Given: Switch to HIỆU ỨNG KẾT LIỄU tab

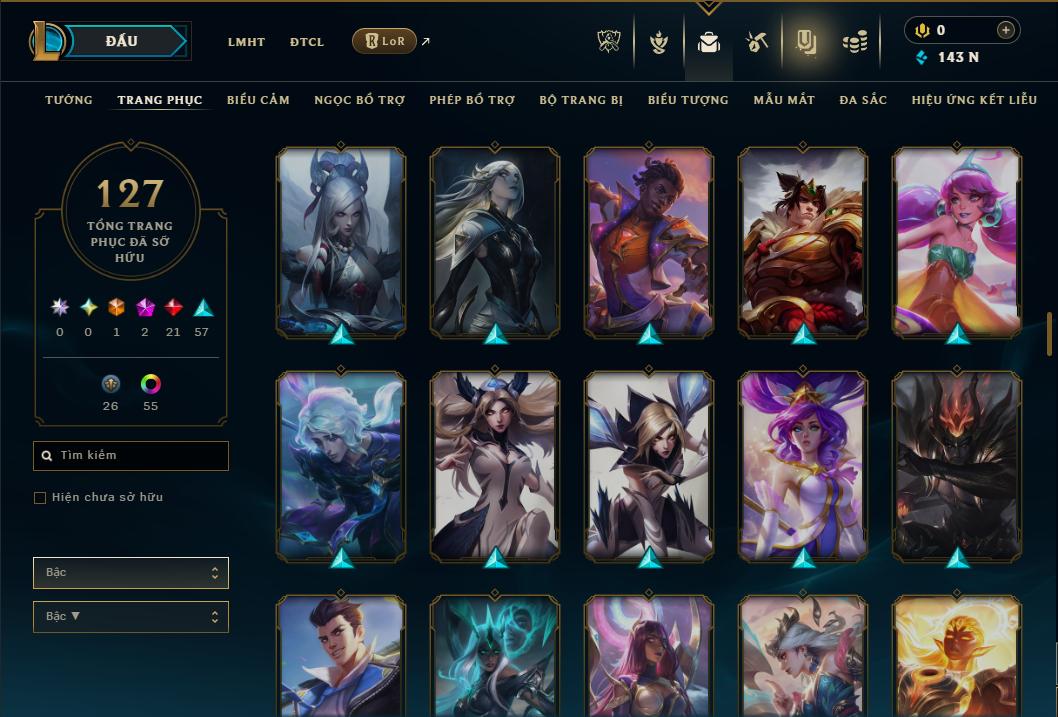Looking at the screenshot, I should tap(974, 100).
